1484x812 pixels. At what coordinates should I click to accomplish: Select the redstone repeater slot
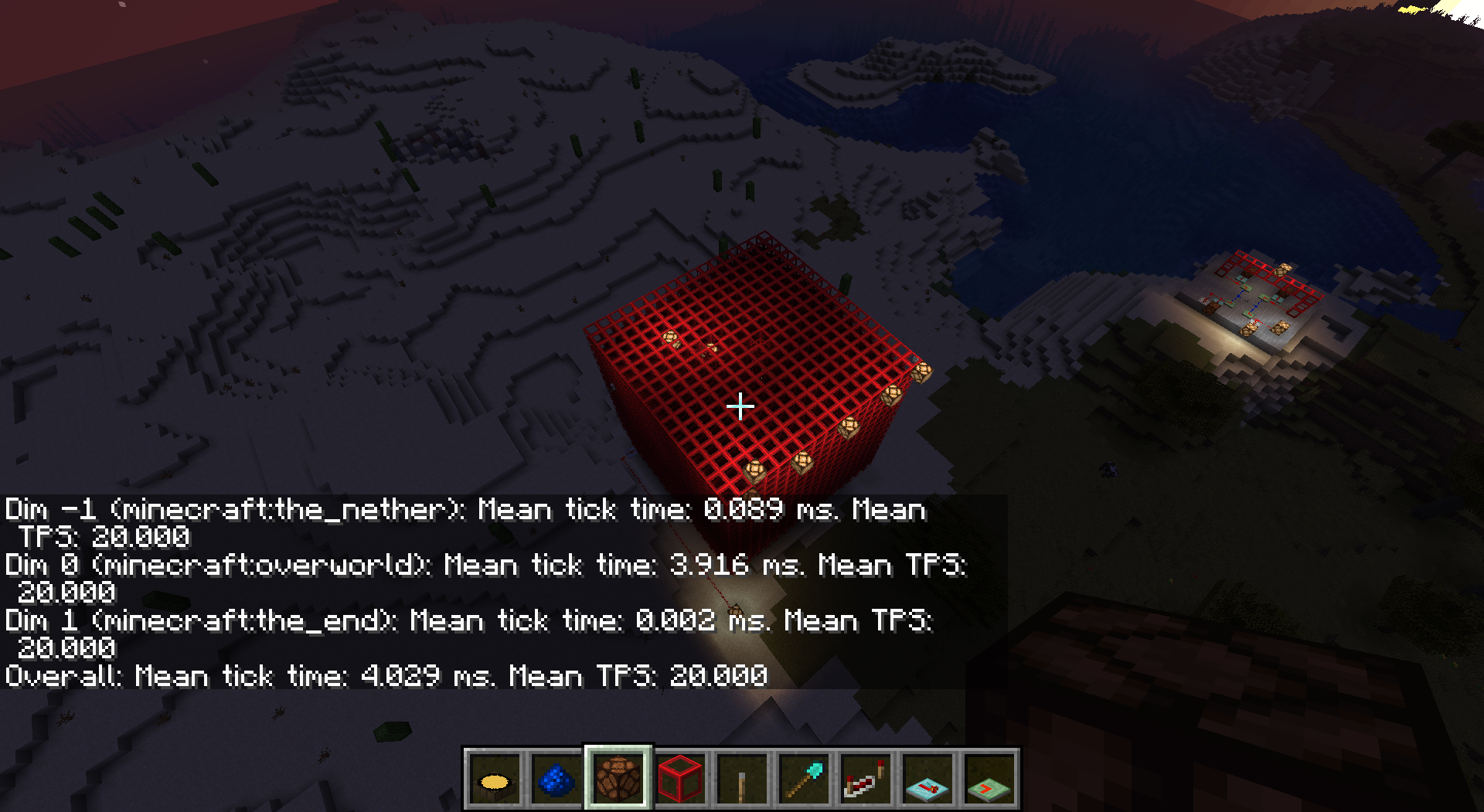tap(866, 780)
